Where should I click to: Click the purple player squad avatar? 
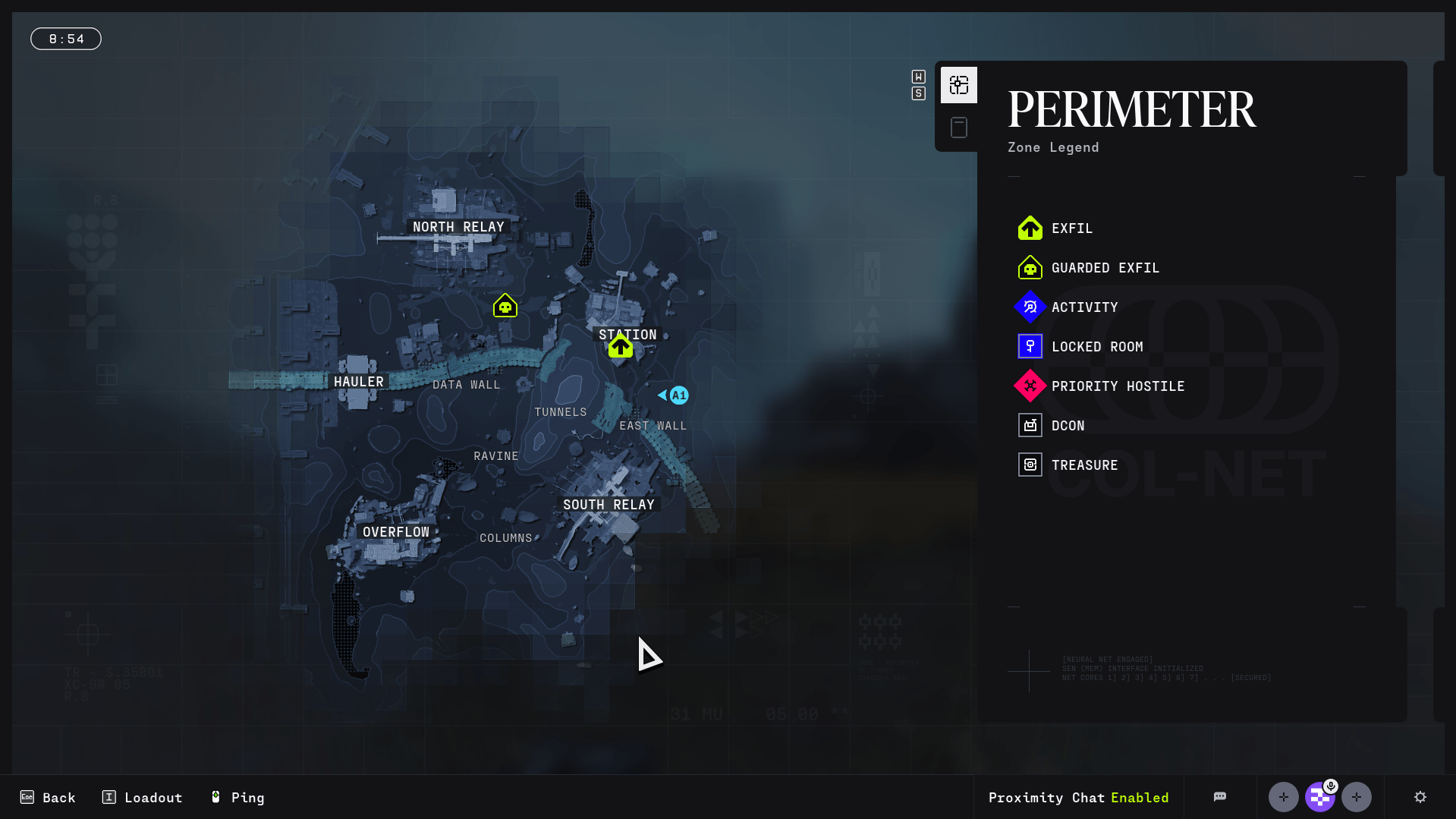coord(1319,797)
